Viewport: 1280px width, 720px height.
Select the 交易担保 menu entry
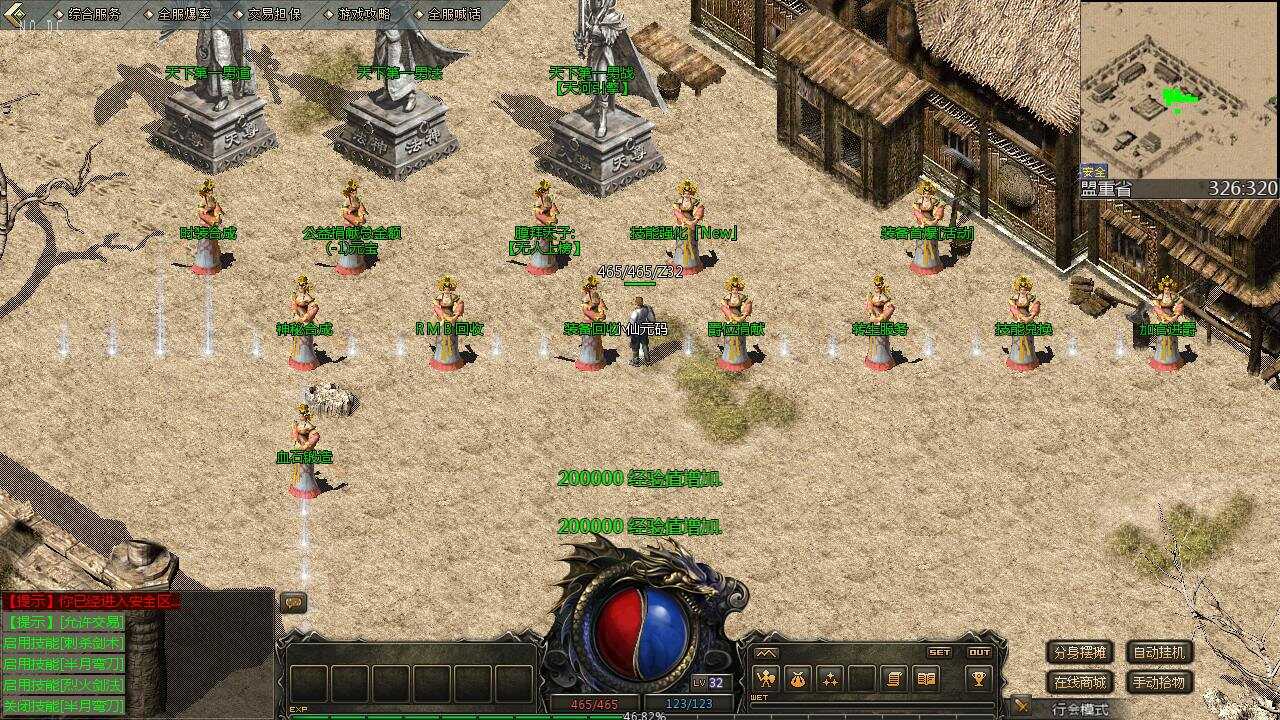click(x=273, y=14)
